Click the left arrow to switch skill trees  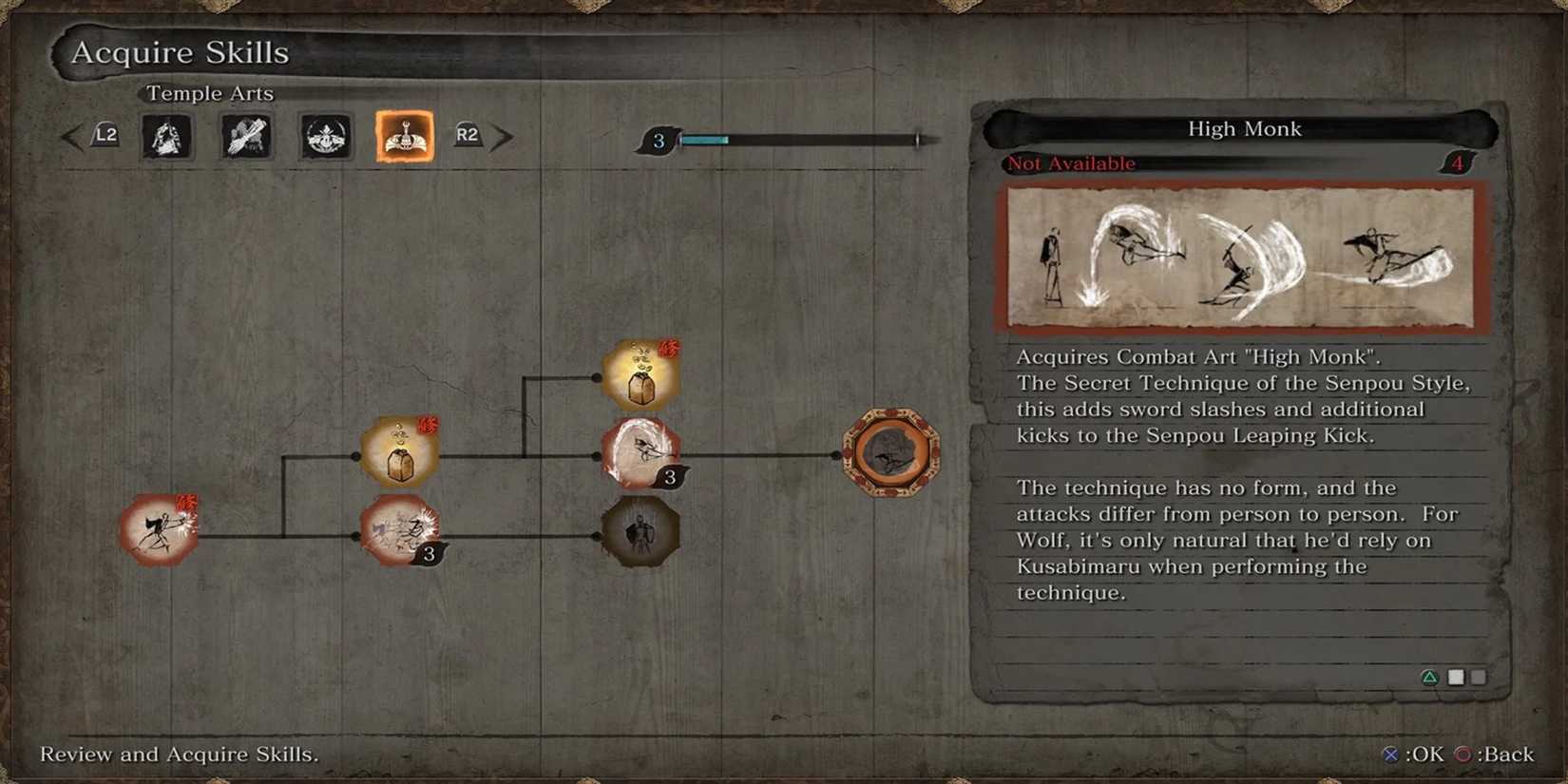coord(72,135)
